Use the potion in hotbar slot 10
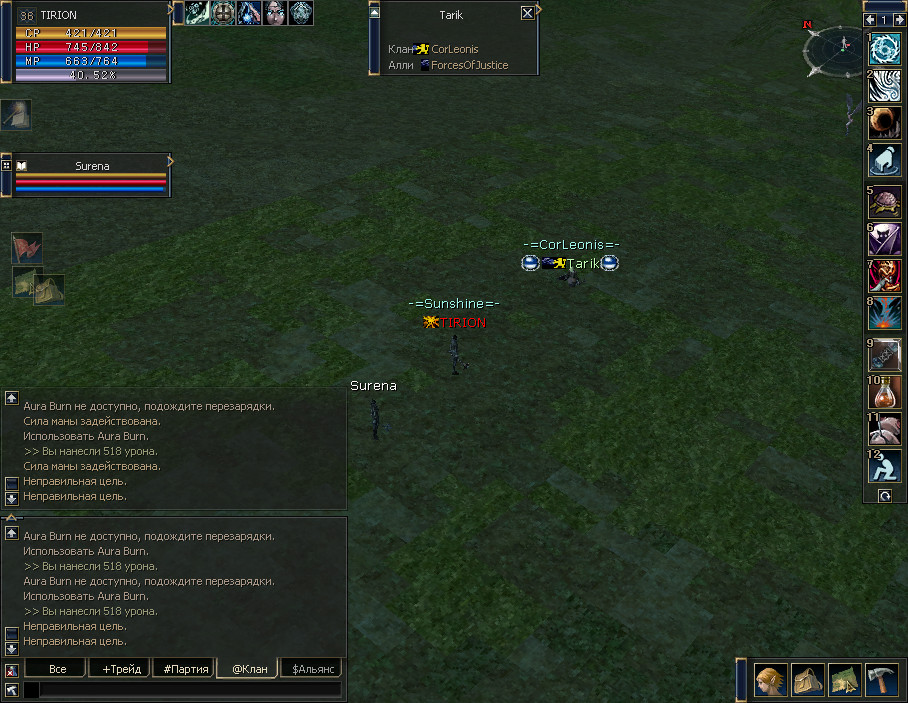The width and height of the screenshot is (908, 703). coord(884,391)
